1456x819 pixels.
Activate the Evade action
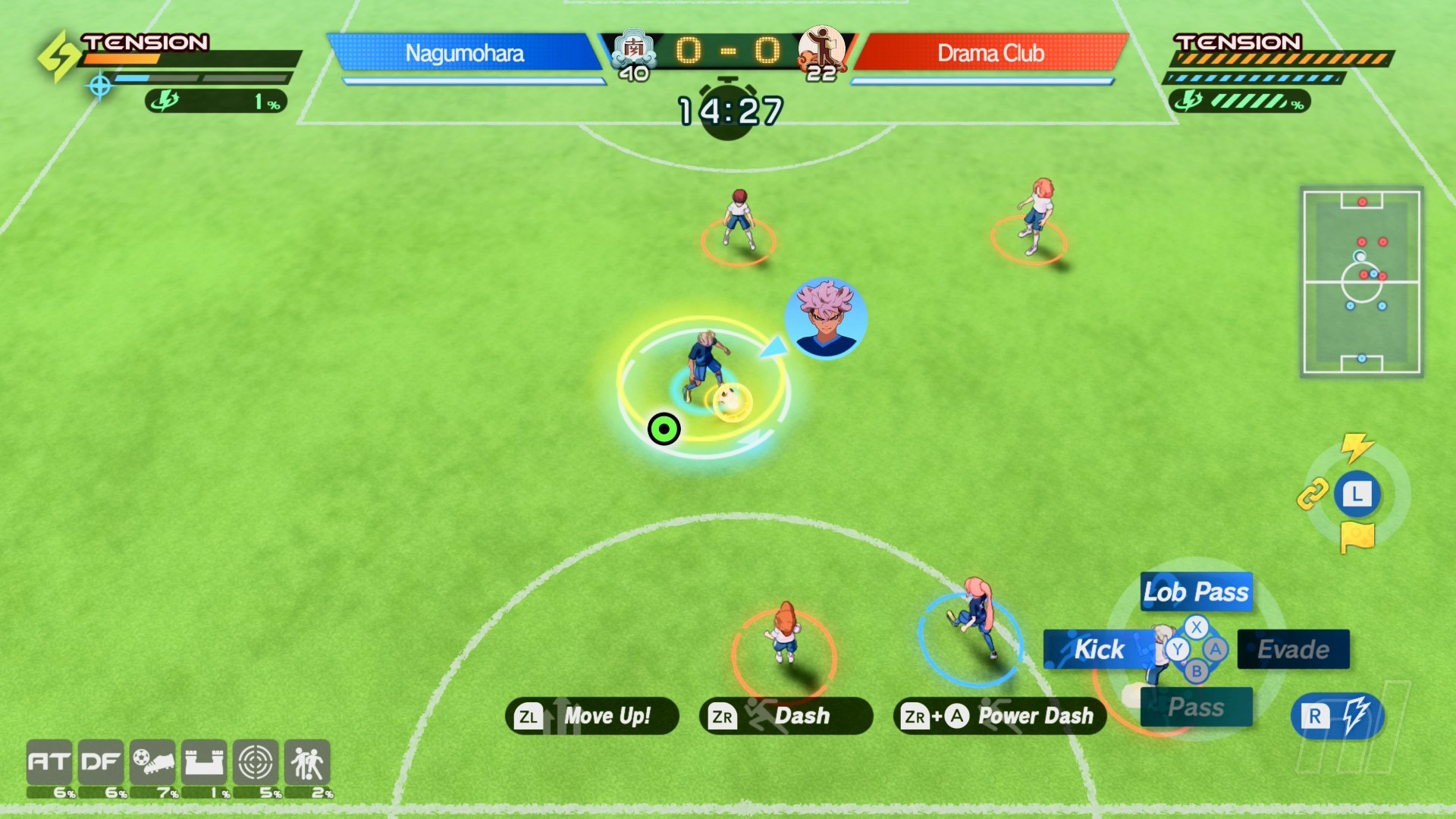click(x=1293, y=649)
